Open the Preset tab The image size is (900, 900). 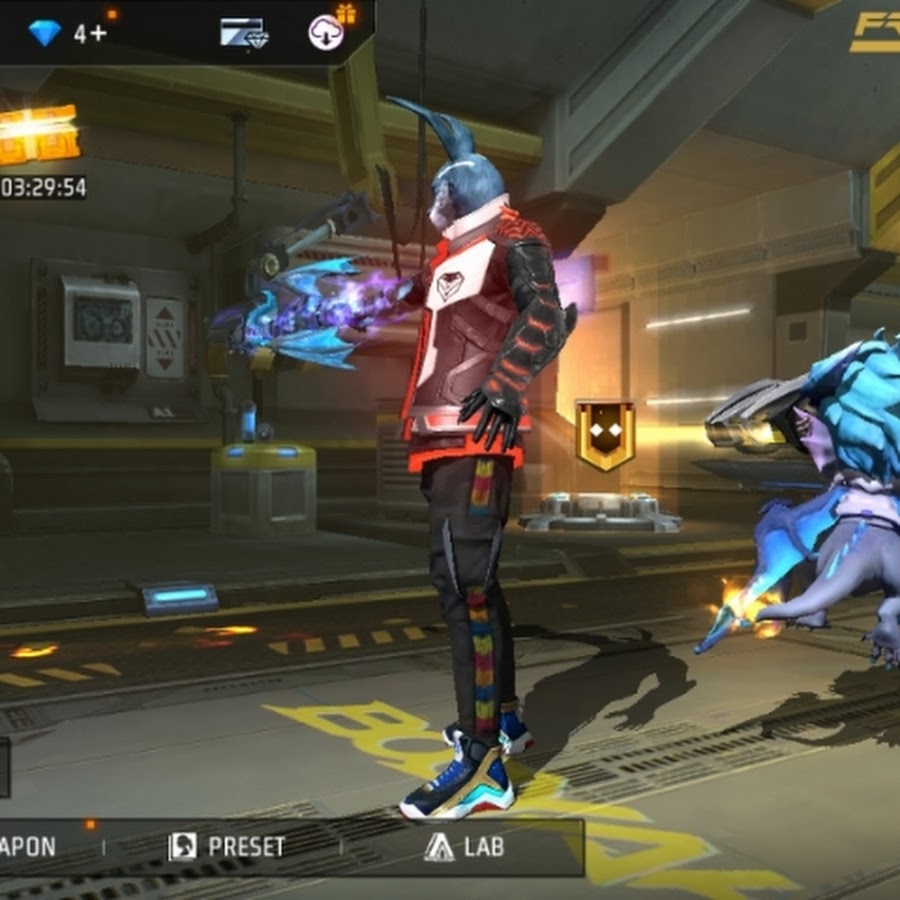(227, 847)
